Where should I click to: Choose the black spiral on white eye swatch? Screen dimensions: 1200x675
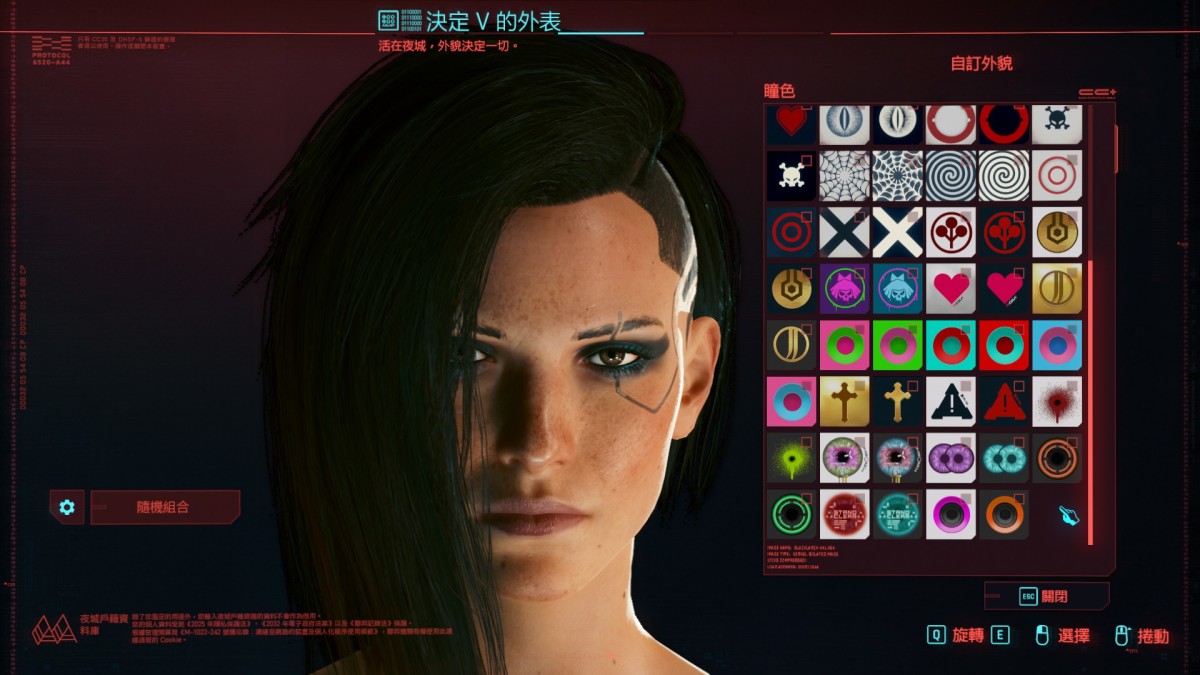pos(951,176)
